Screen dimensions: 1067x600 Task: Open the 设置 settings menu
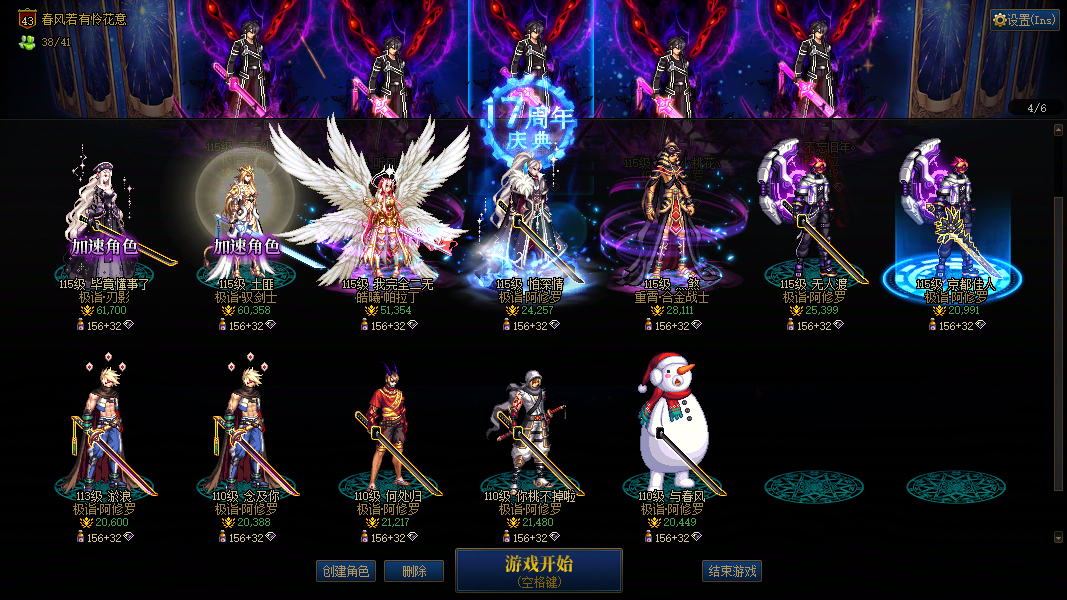point(1025,20)
